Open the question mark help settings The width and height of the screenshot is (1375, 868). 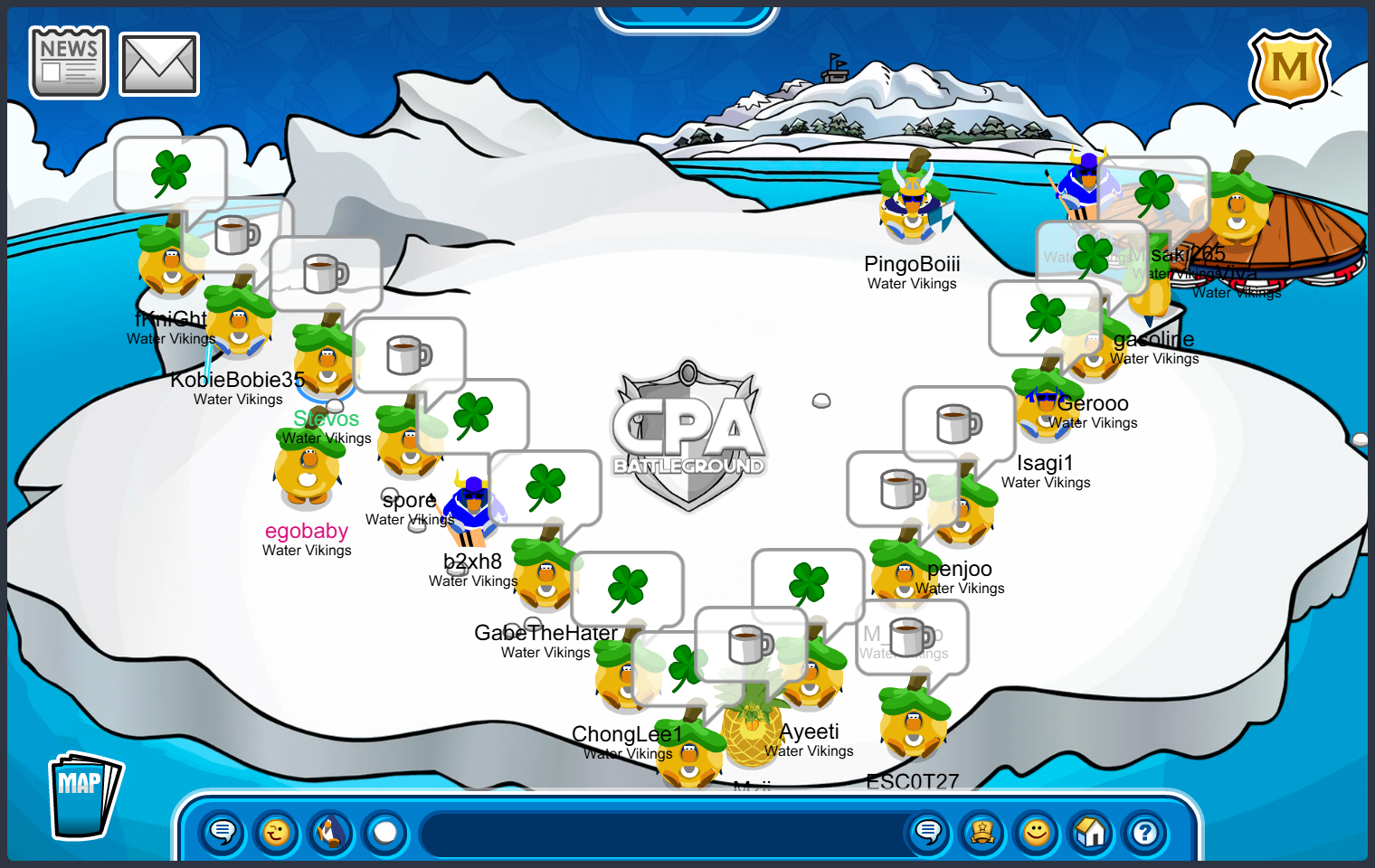(x=1145, y=832)
